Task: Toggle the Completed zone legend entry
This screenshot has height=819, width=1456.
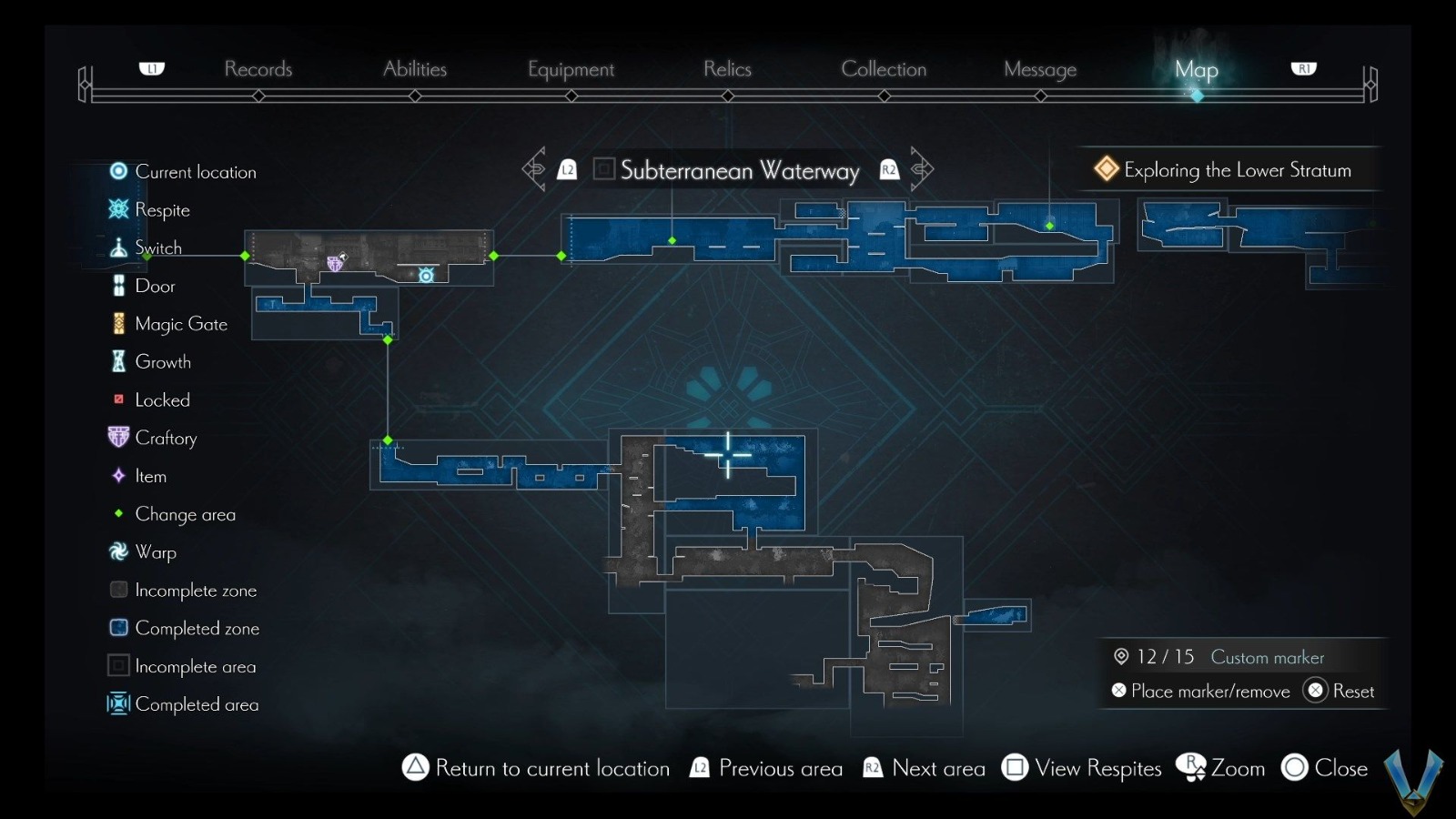Action: coord(118,628)
